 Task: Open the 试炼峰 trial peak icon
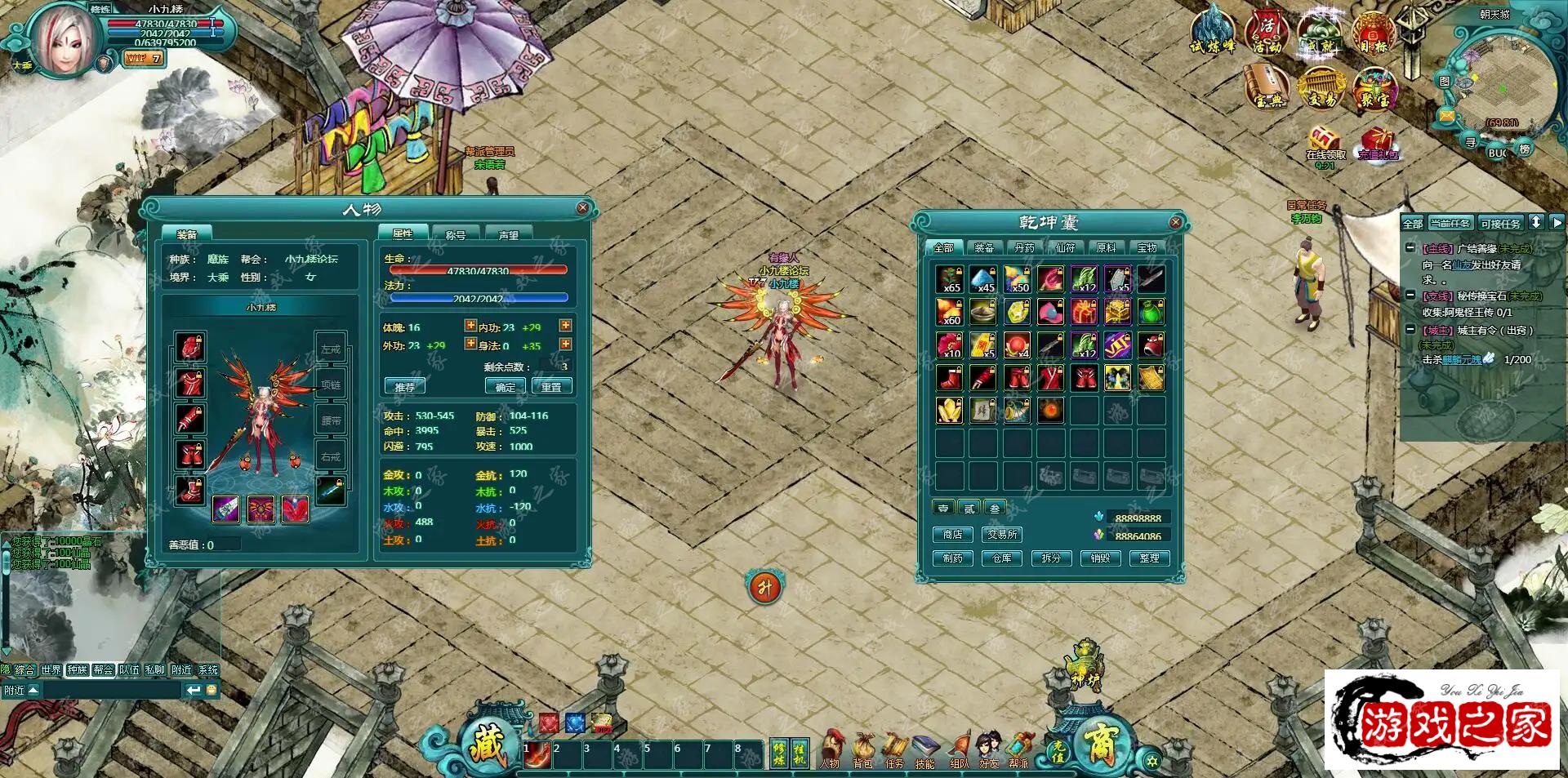tap(1213, 33)
